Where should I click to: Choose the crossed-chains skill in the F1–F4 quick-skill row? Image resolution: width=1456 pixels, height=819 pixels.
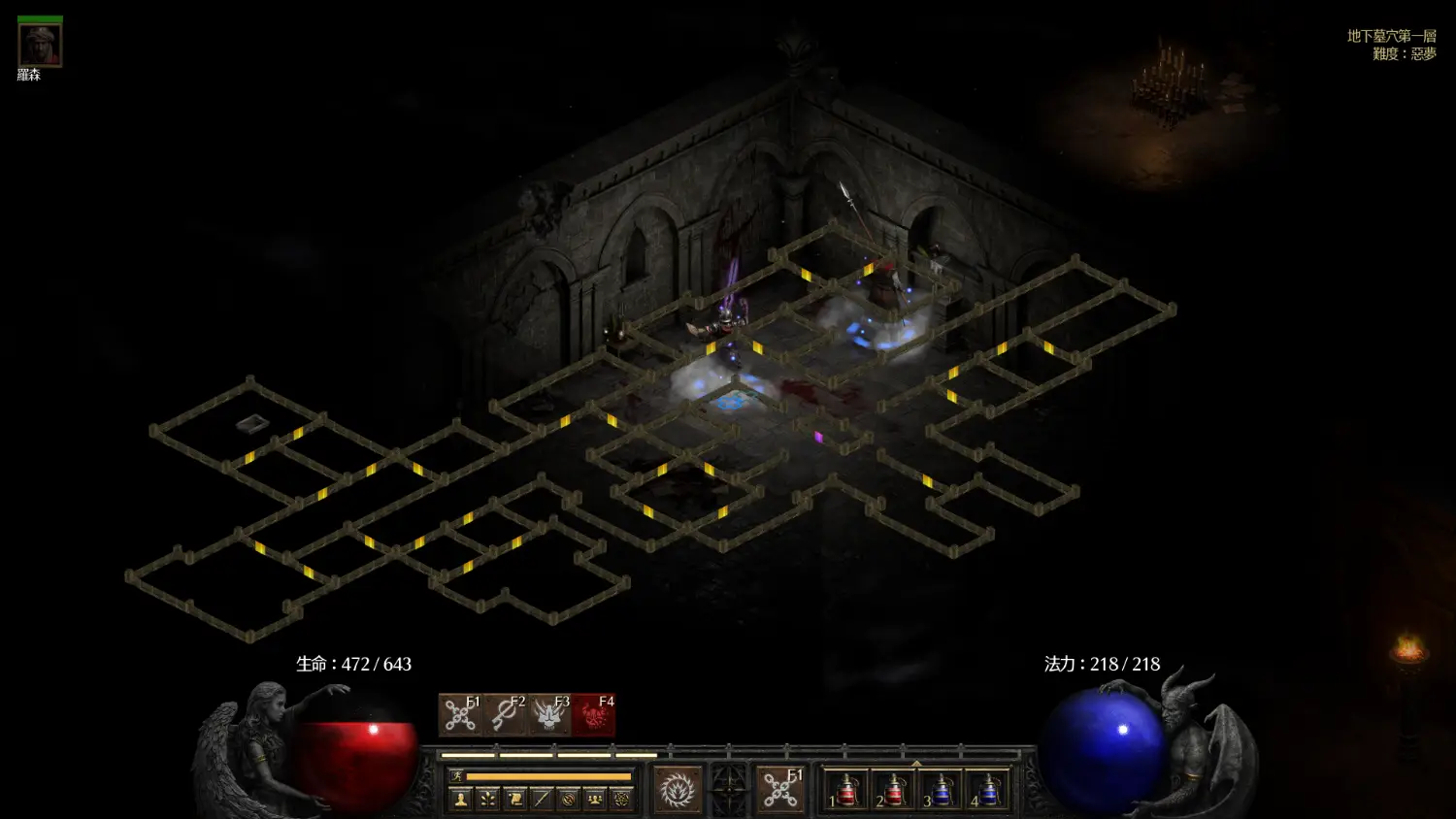[x=460, y=715]
